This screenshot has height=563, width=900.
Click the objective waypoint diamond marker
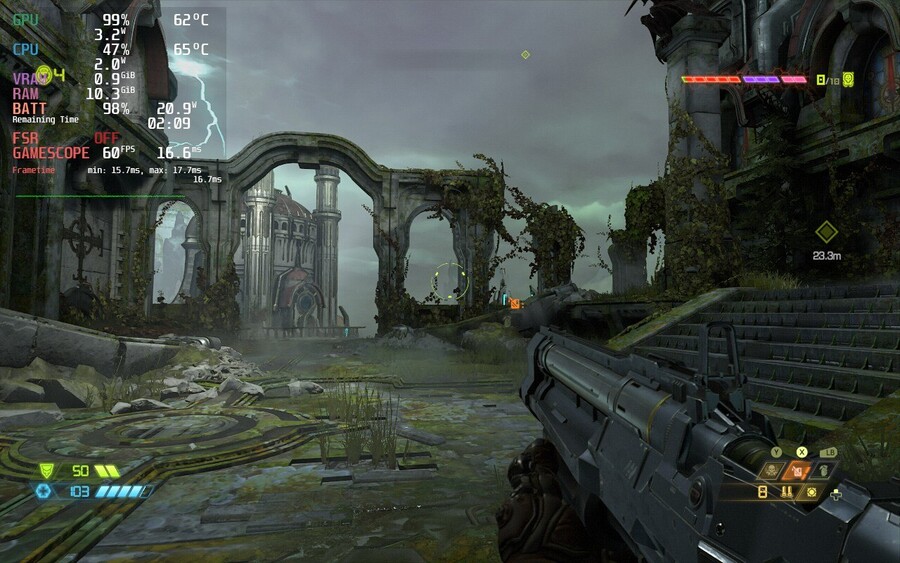(x=826, y=232)
